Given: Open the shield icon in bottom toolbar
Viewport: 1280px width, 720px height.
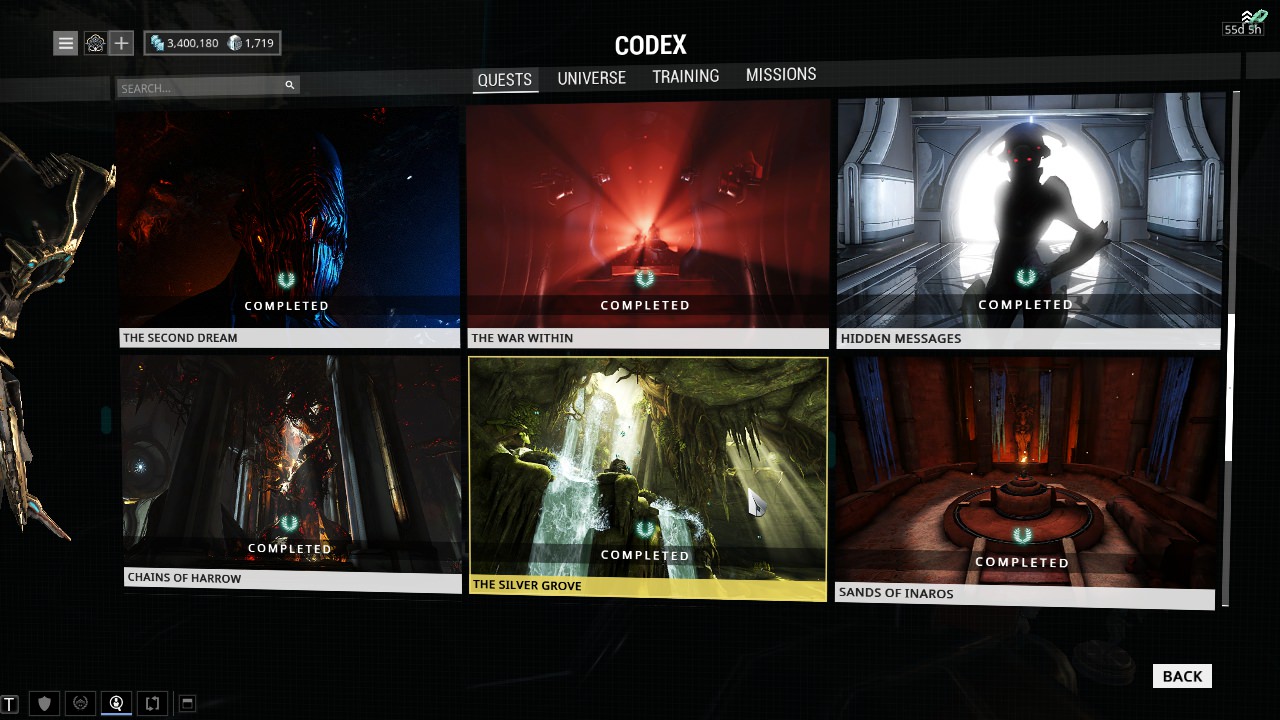Looking at the screenshot, I should click(44, 704).
